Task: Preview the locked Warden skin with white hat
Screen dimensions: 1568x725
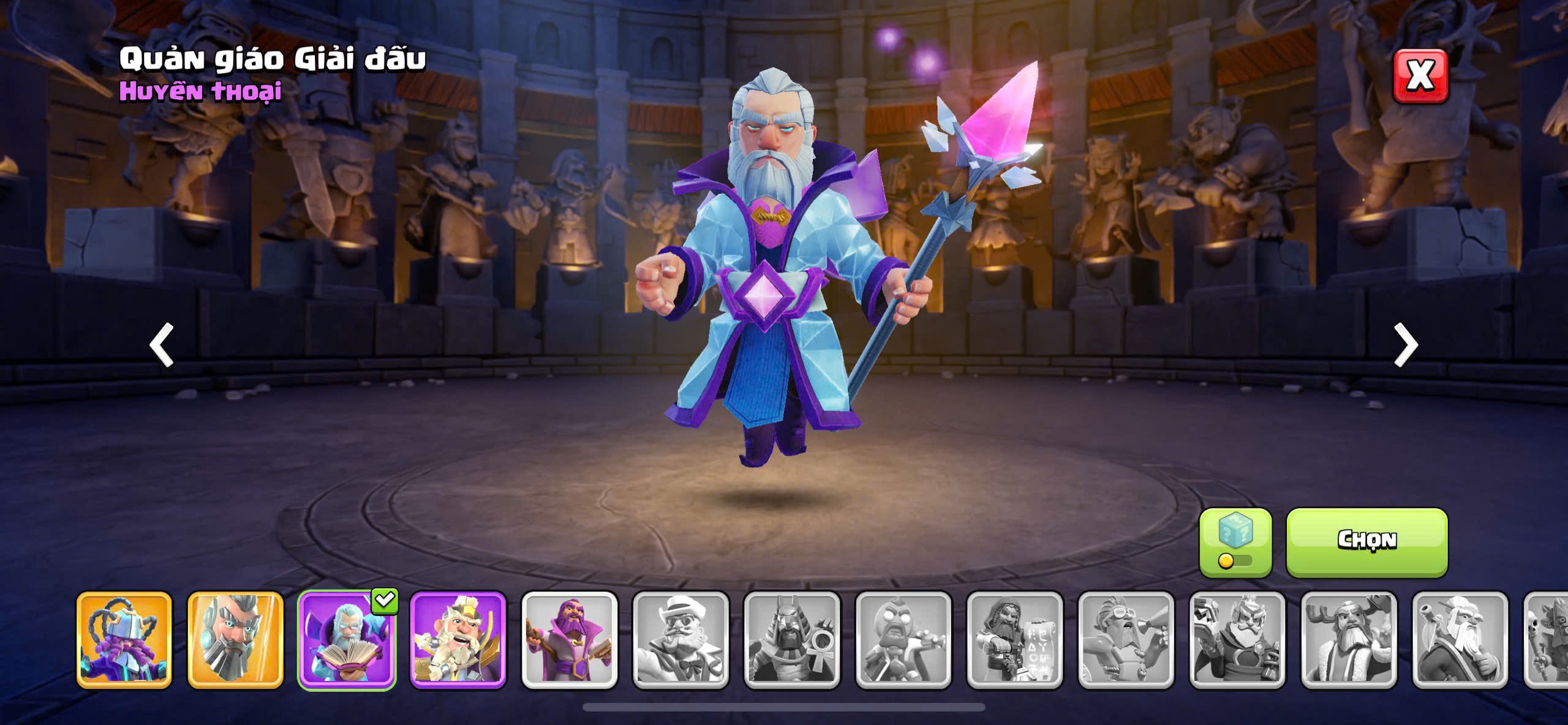Action: 681,640
